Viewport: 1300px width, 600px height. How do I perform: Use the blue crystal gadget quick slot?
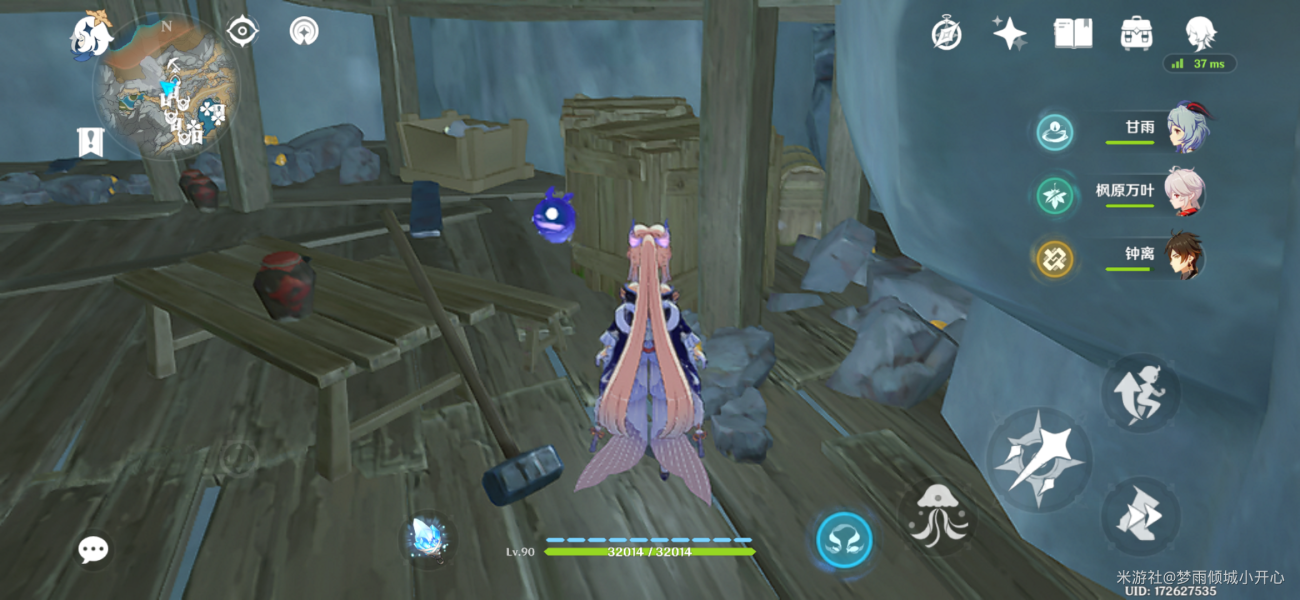point(431,539)
